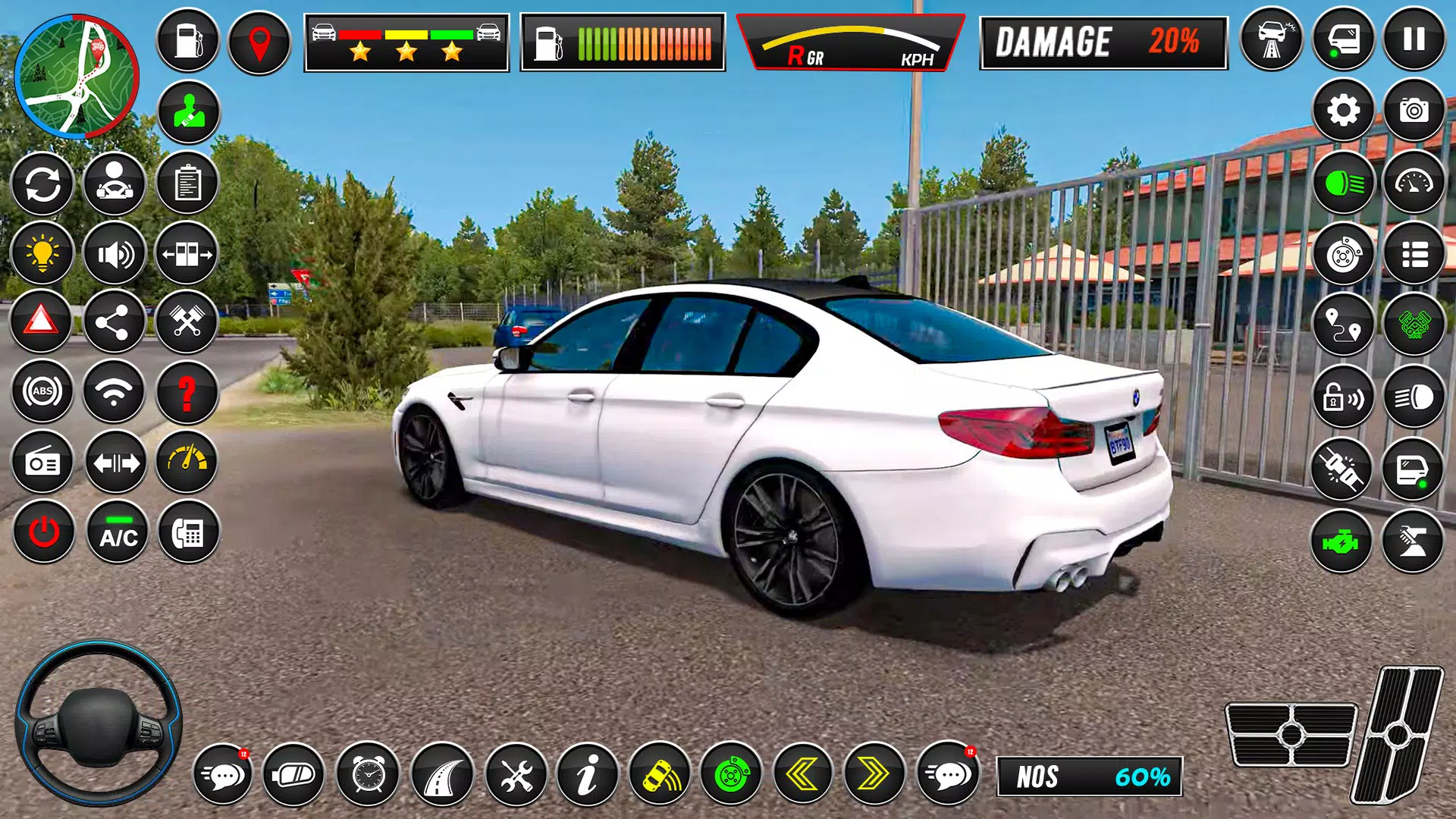Open the pause menu
This screenshot has height=819, width=1456.
click(x=1412, y=39)
